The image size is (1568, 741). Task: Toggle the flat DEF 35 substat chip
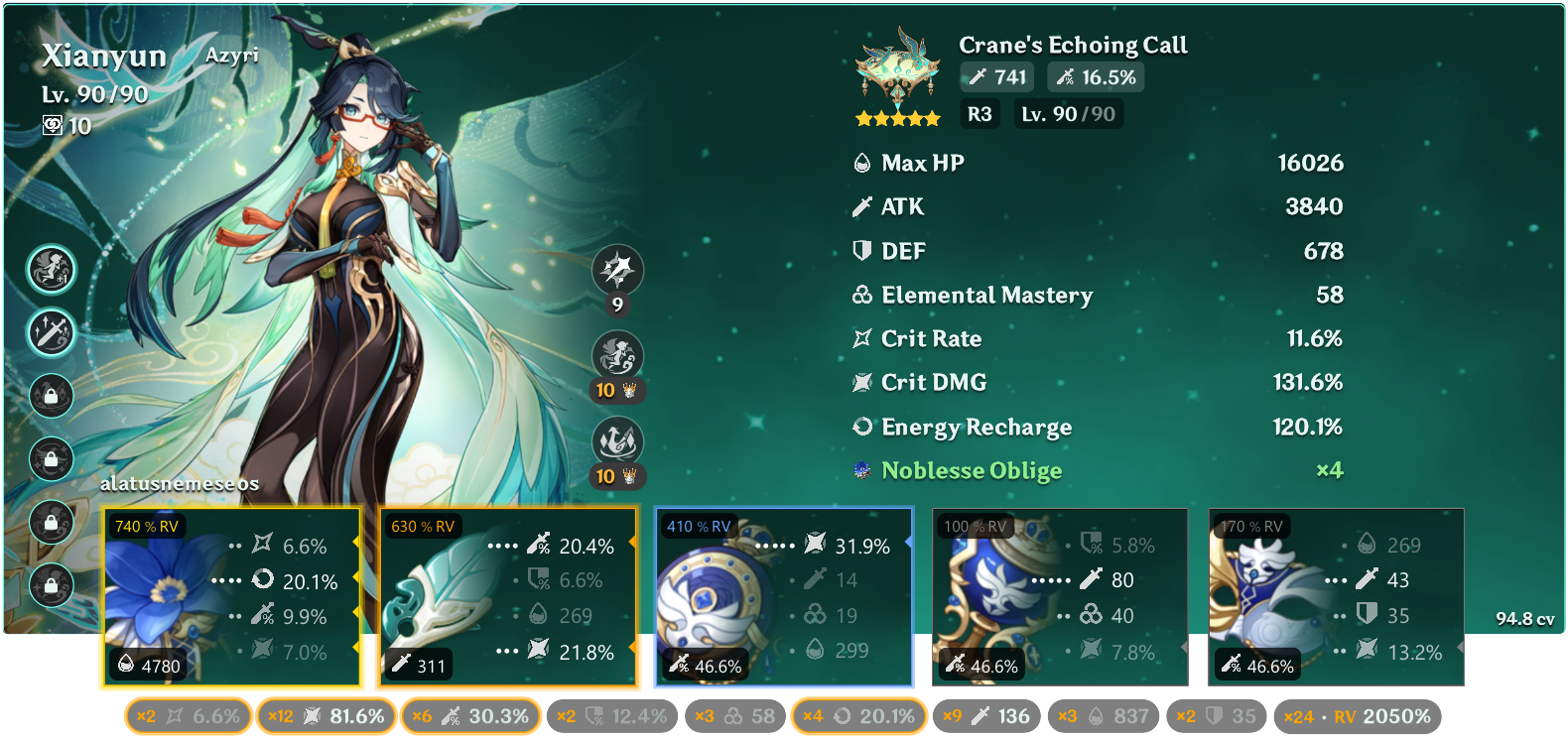point(1217,716)
